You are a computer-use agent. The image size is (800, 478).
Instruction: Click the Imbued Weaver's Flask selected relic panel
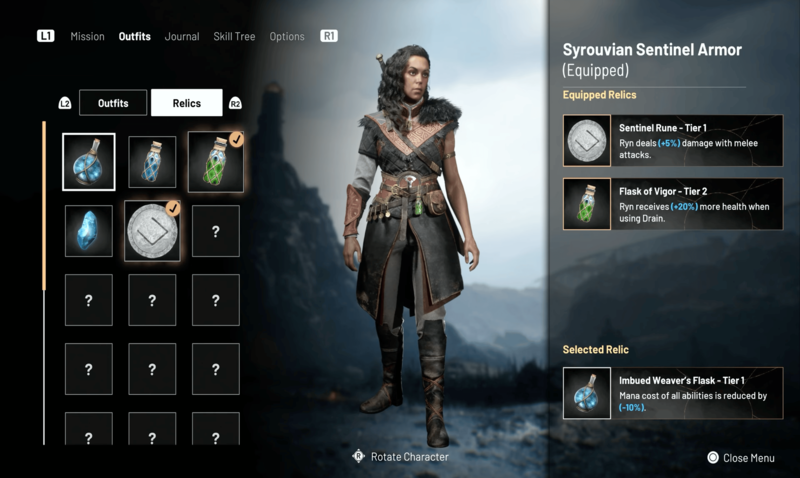click(672, 393)
